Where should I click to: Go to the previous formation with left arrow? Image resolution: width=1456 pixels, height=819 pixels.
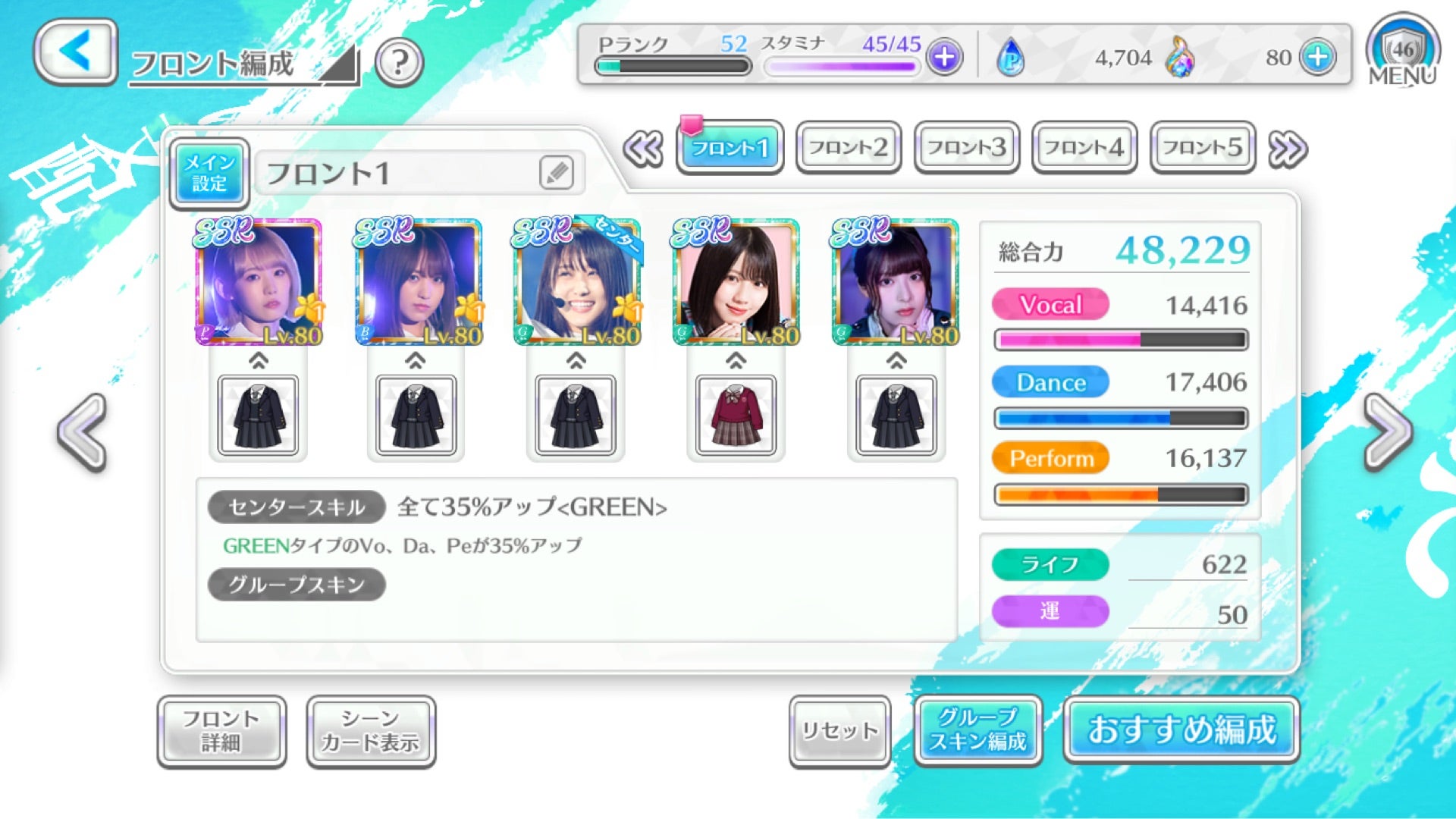tap(82, 432)
